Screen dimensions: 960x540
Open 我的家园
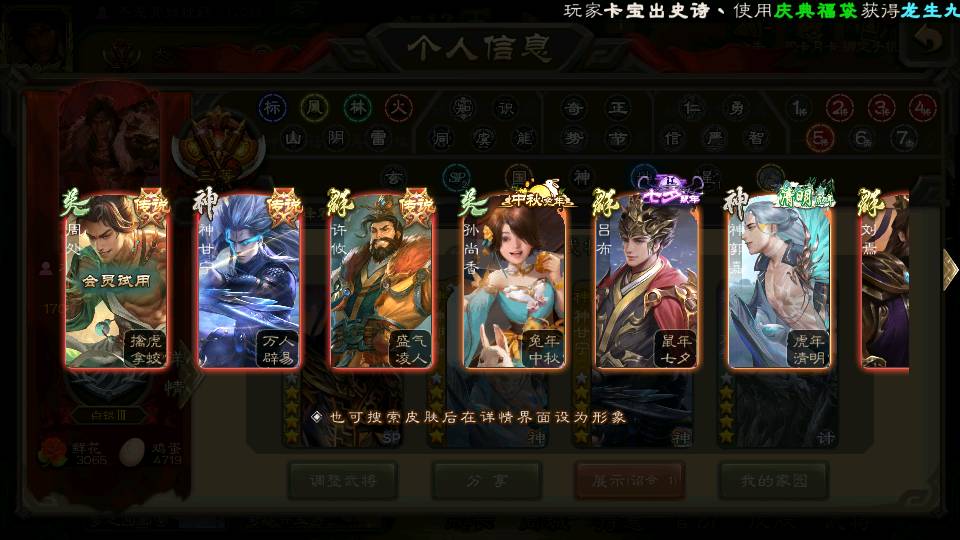click(773, 481)
